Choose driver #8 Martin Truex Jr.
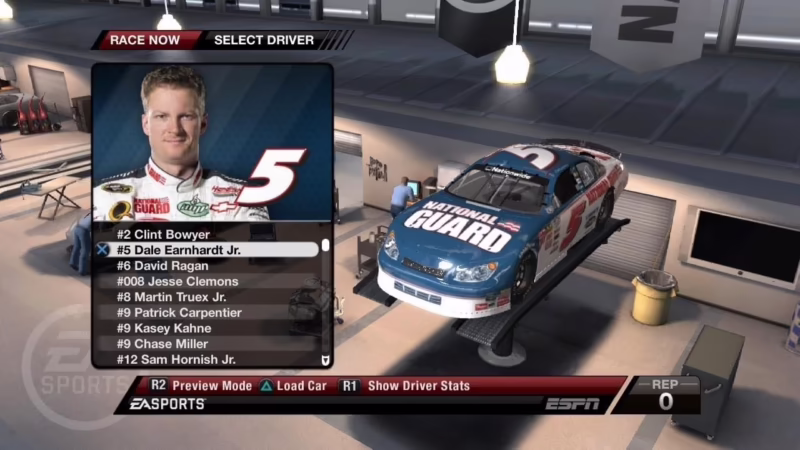 (x=172, y=297)
